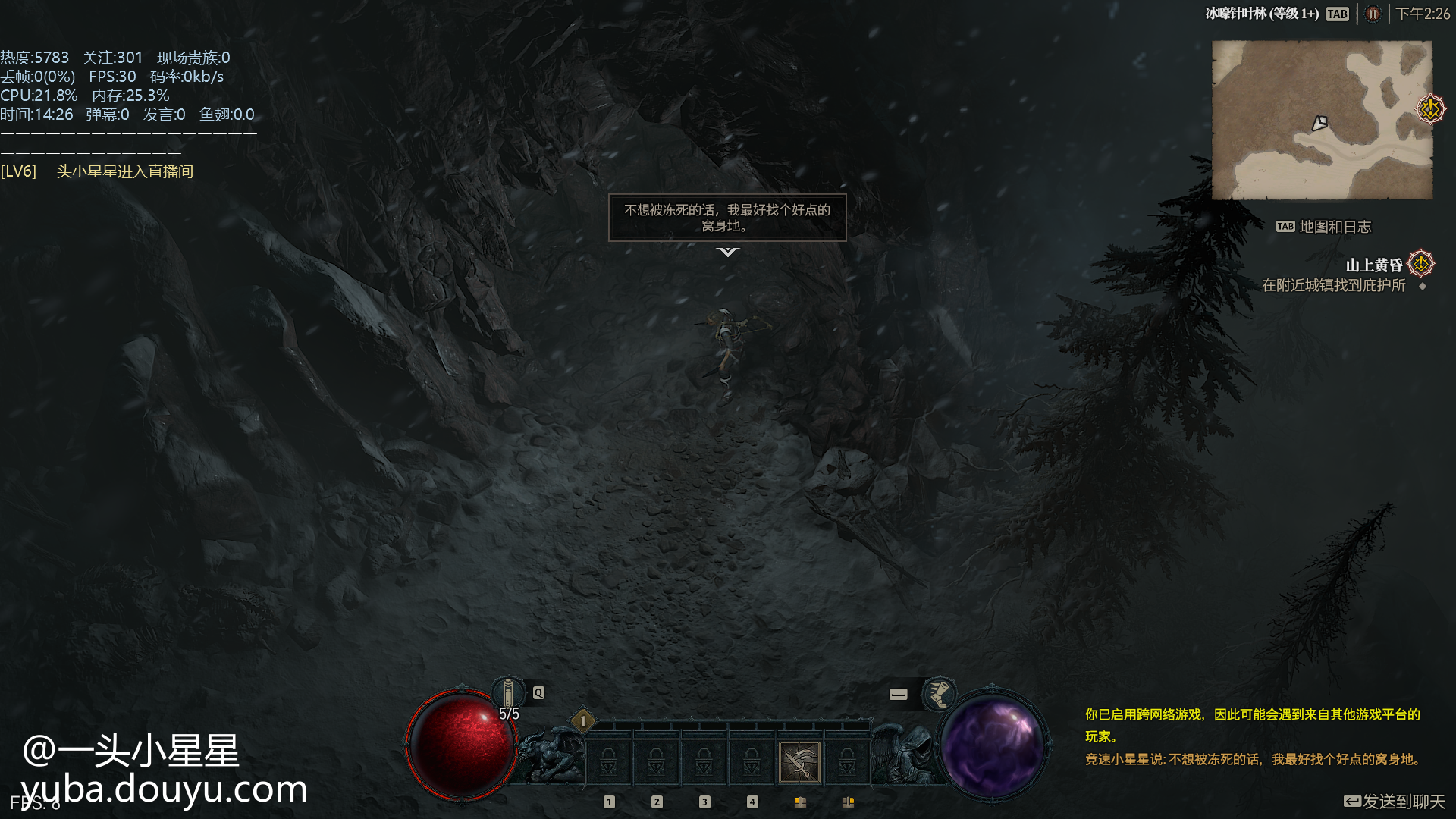
Task: Click the round red emblem beside the clock
Action: [1373, 14]
